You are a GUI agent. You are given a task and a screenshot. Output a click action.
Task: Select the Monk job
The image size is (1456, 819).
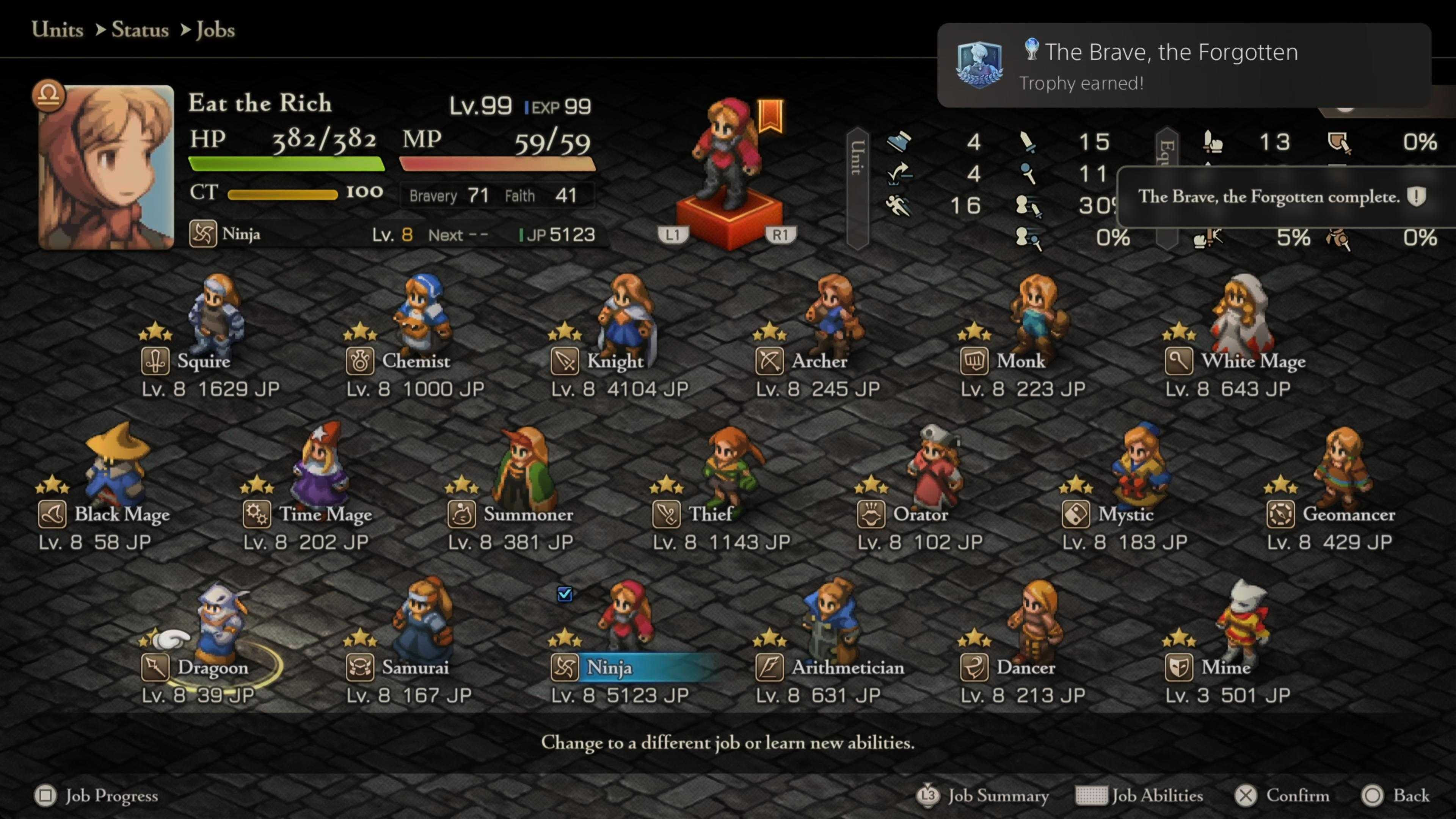(x=1020, y=361)
